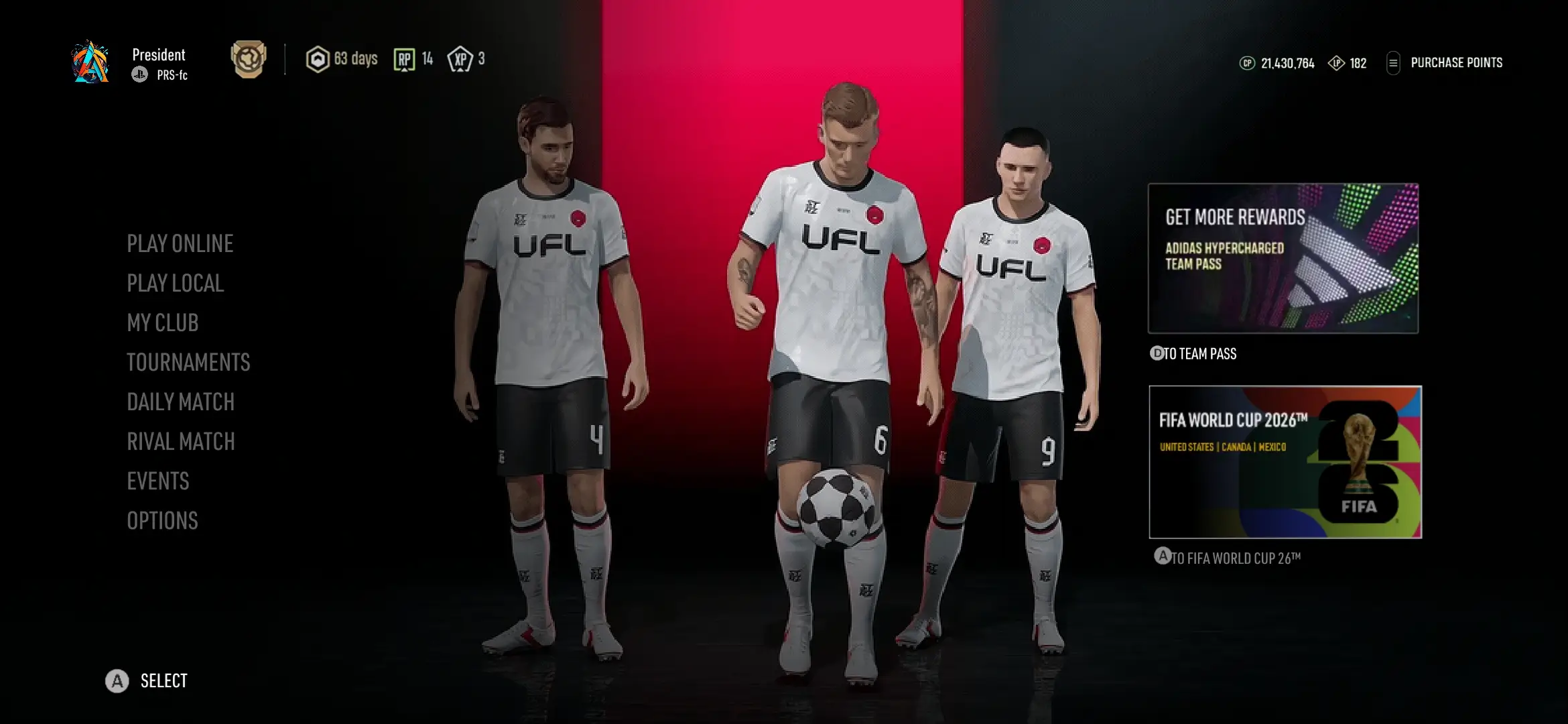This screenshot has width=1568, height=724.
Task: Open the Options menu entry
Action: coord(162,520)
